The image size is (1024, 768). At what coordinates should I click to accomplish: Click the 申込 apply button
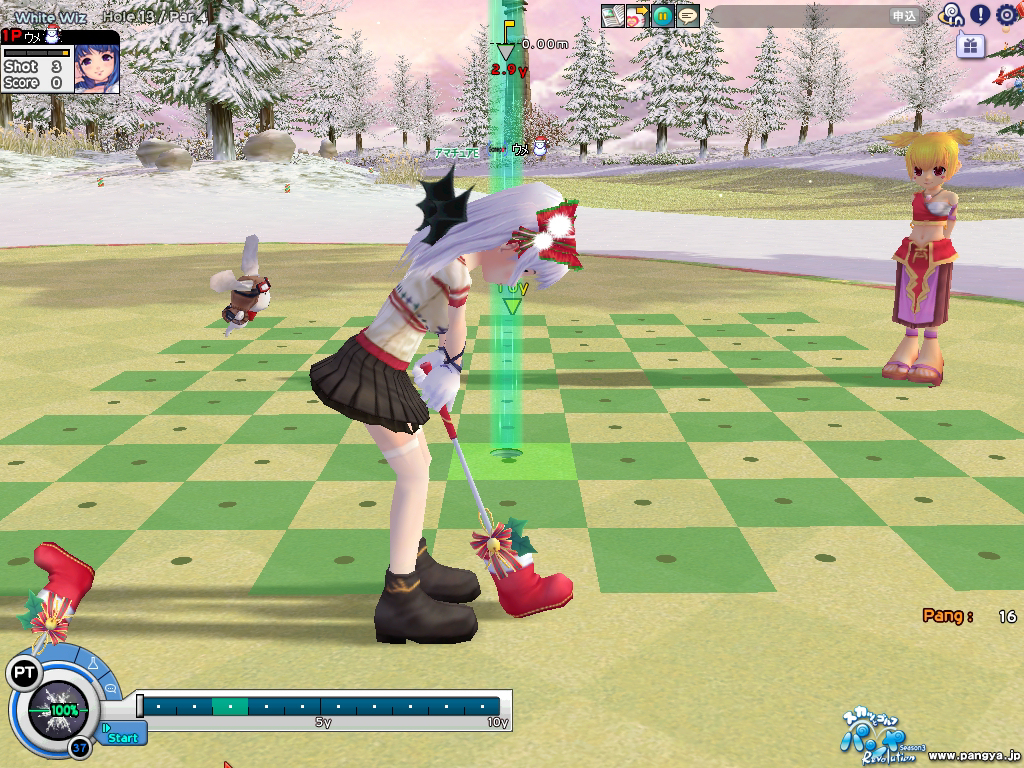[904, 16]
